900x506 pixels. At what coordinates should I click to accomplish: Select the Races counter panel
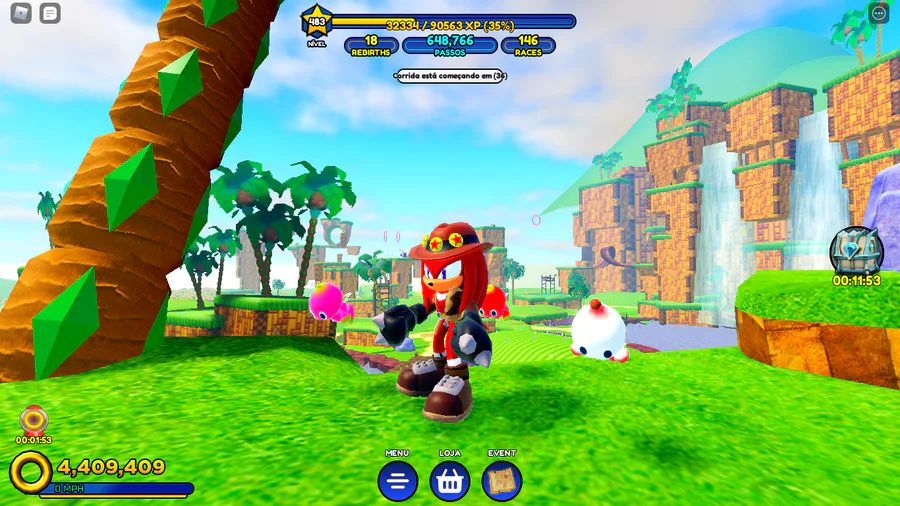tap(528, 45)
